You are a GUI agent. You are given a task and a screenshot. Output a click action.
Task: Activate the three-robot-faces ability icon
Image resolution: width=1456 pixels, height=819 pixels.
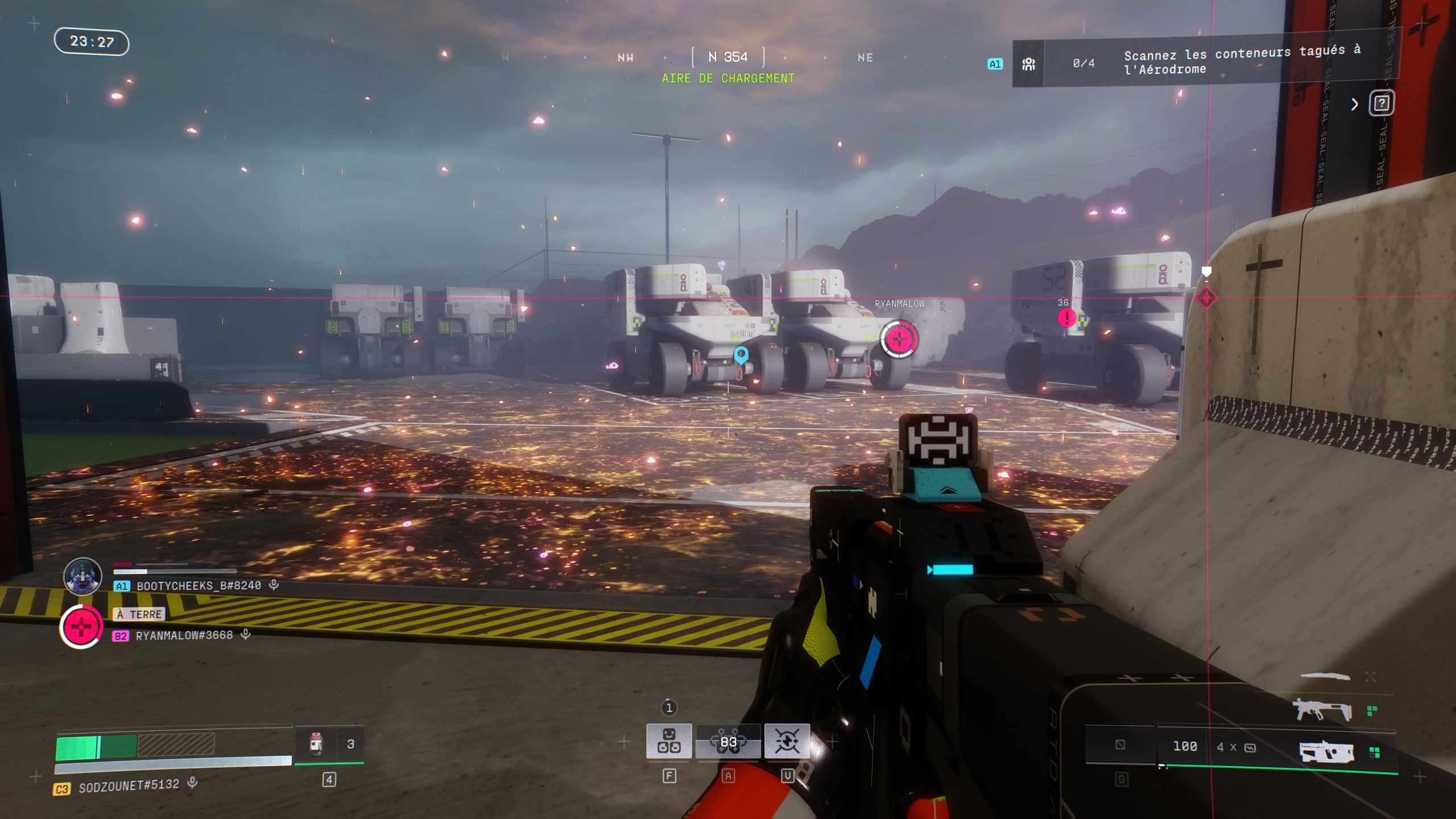pyautogui.click(x=669, y=741)
